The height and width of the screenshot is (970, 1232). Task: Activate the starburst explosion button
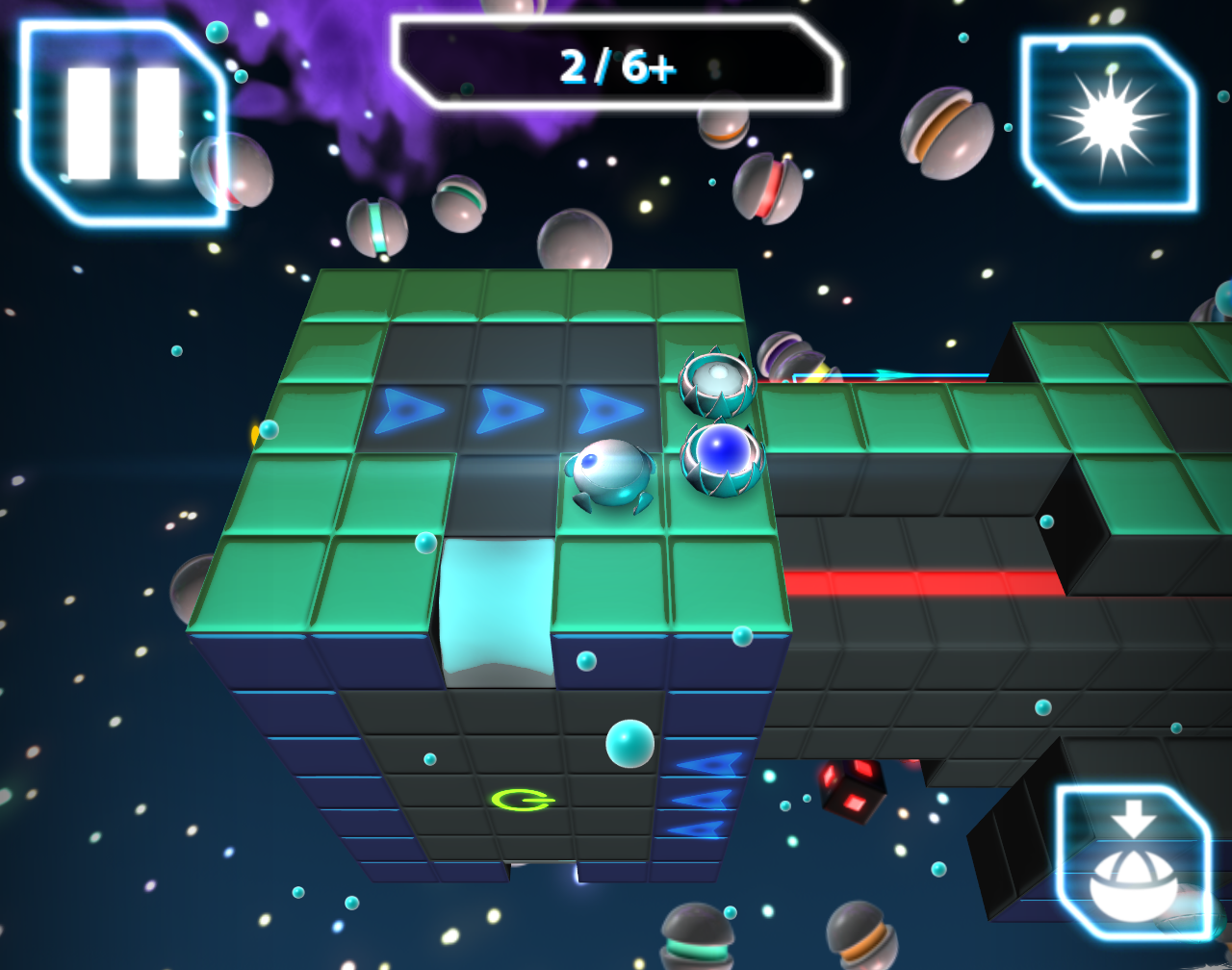click(1109, 123)
